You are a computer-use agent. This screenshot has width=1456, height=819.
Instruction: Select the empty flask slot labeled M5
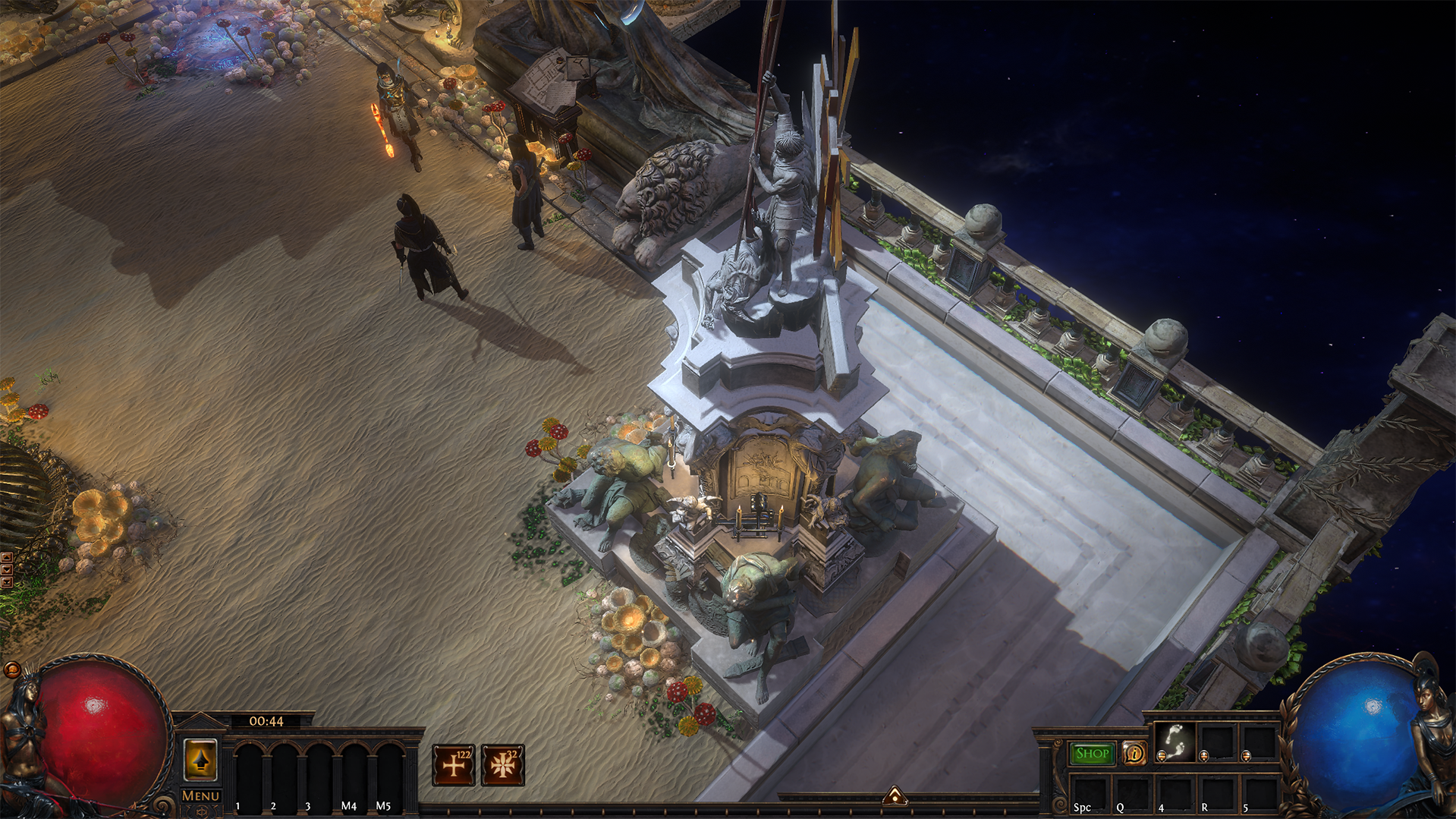pos(388,774)
